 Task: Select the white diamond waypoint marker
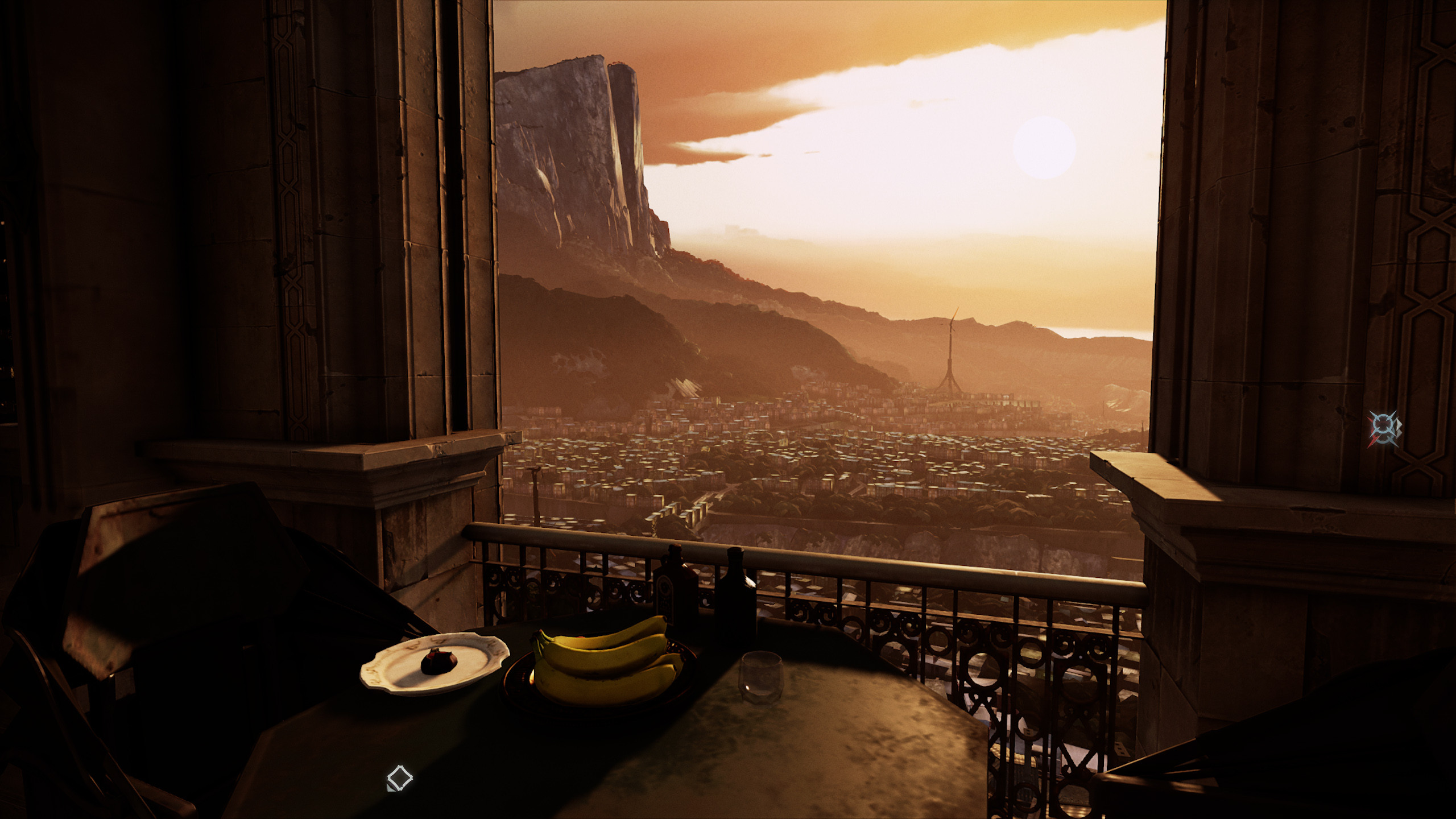click(399, 777)
